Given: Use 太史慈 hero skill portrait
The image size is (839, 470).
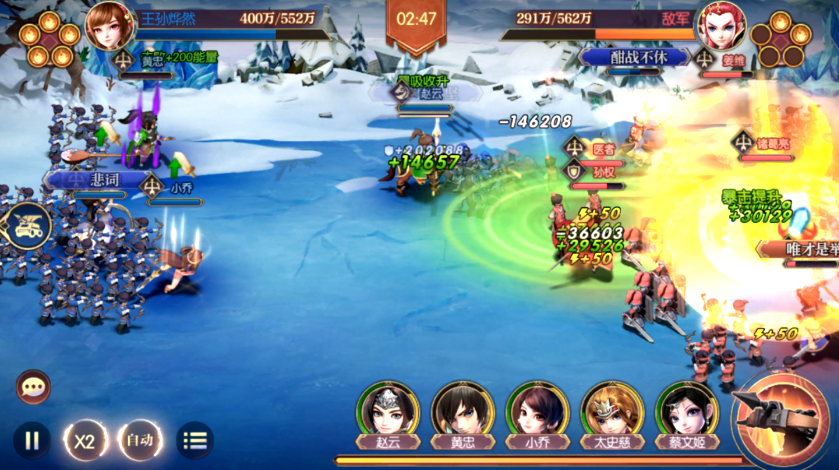Looking at the screenshot, I should click(612, 409).
